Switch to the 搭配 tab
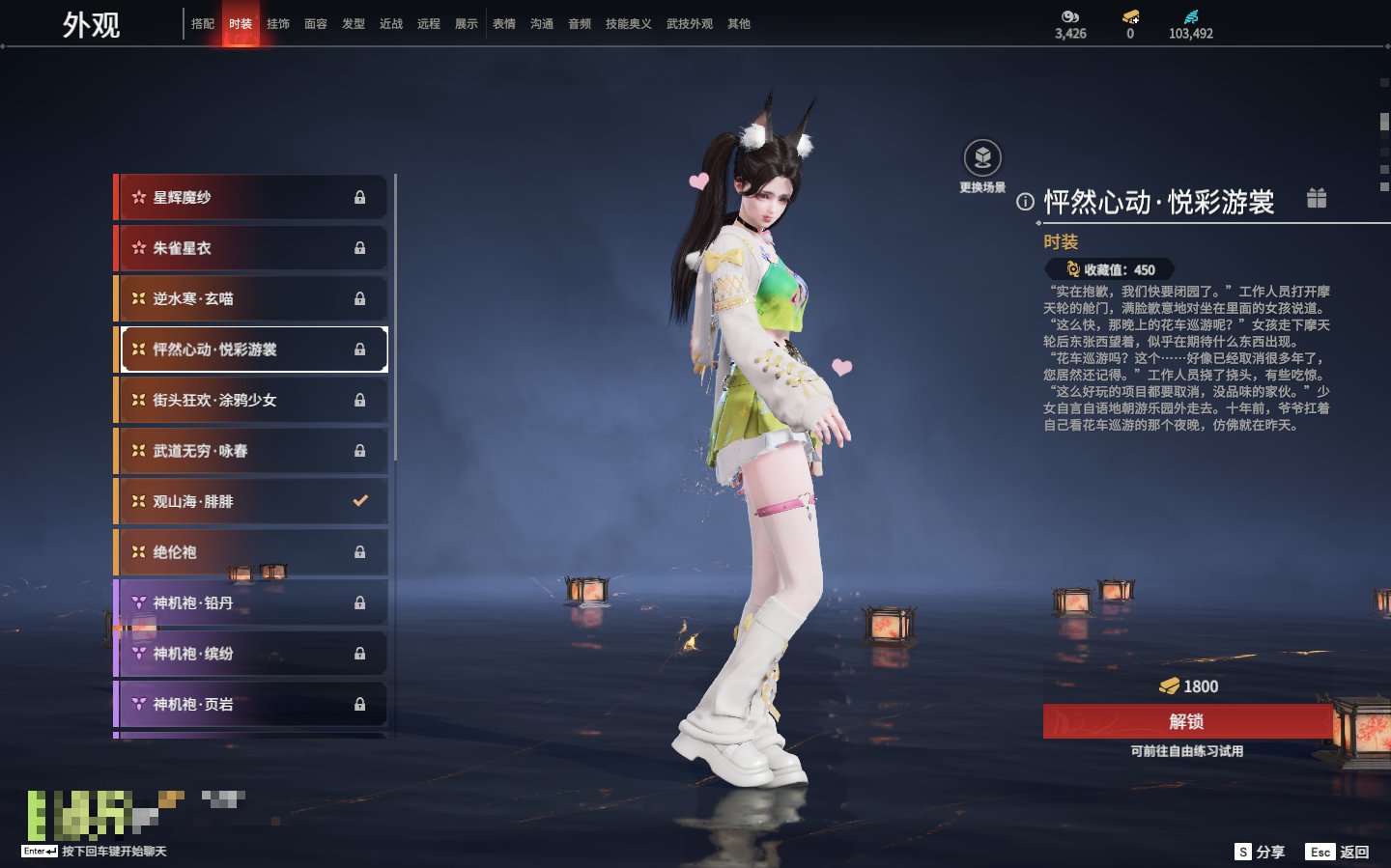This screenshot has height=868, width=1391. point(203,24)
